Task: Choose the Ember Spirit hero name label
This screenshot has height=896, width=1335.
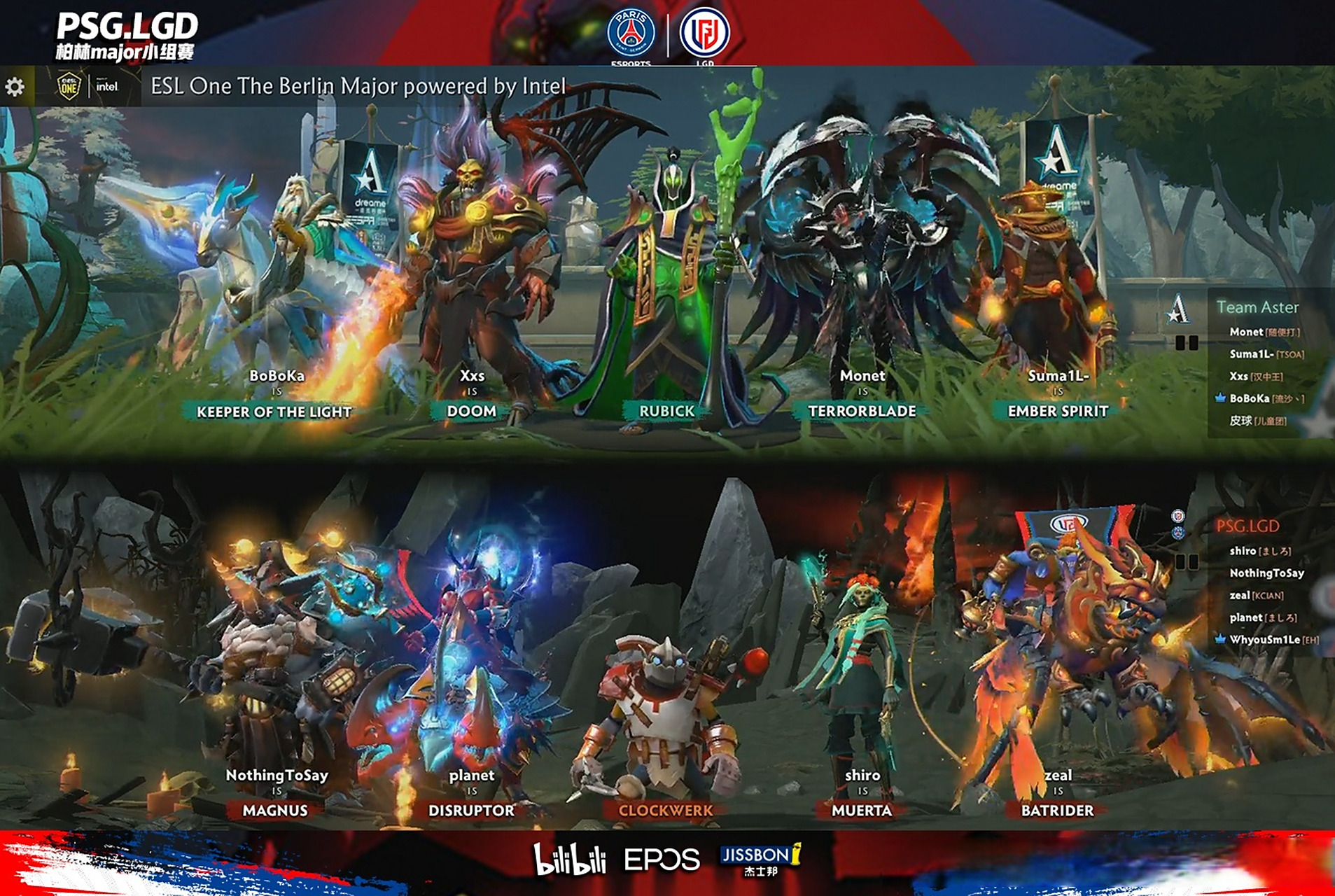Action: pos(1057,412)
